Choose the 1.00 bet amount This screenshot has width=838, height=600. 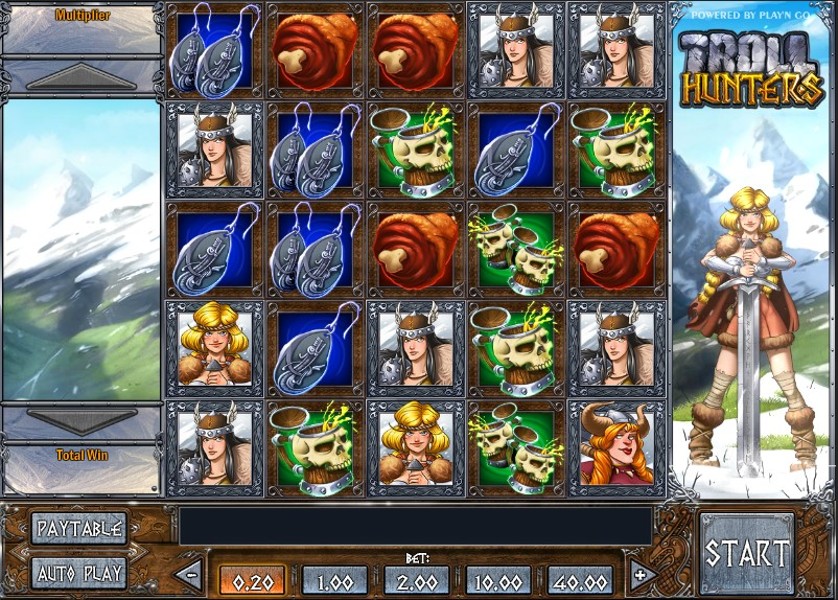pyautogui.click(x=335, y=581)
